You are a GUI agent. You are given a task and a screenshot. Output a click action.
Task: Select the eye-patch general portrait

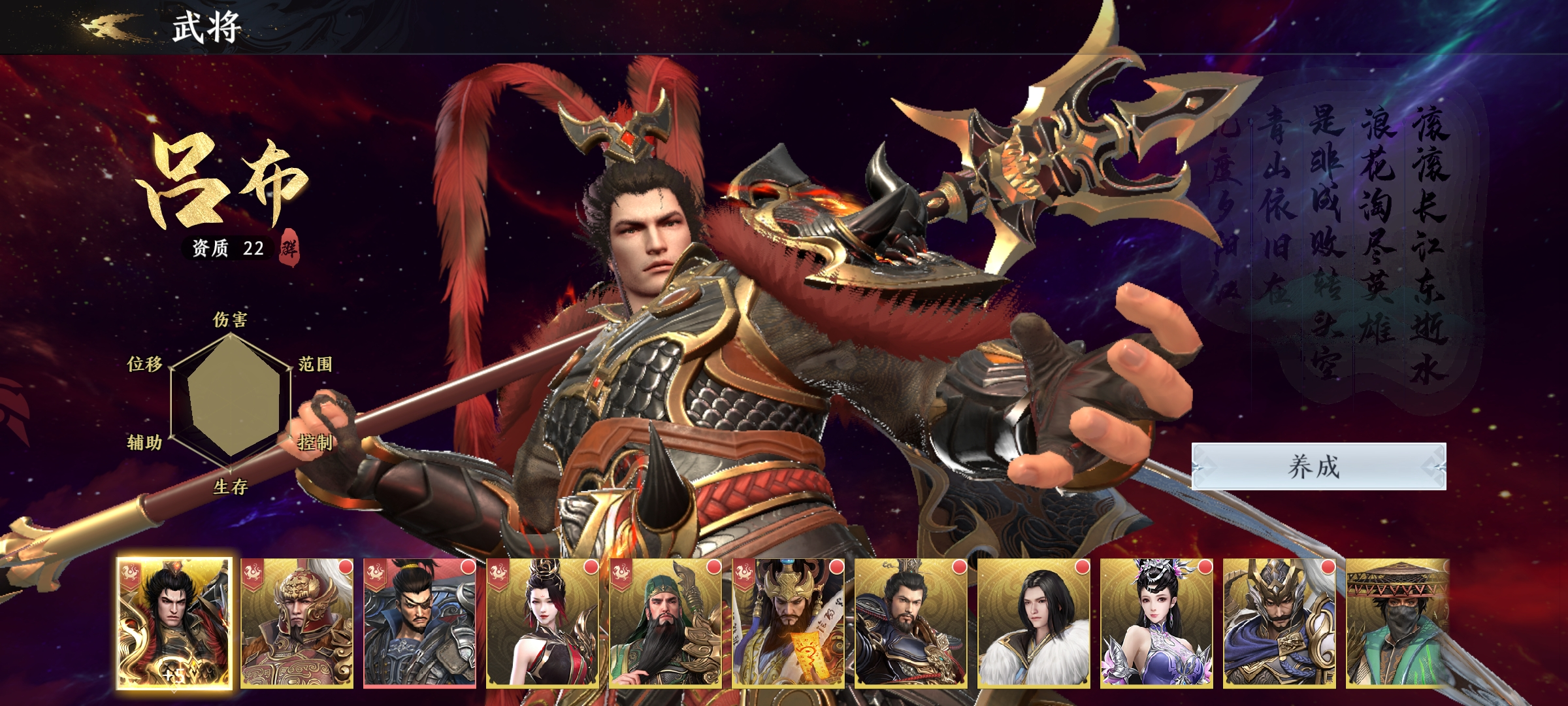pos(420,623)
